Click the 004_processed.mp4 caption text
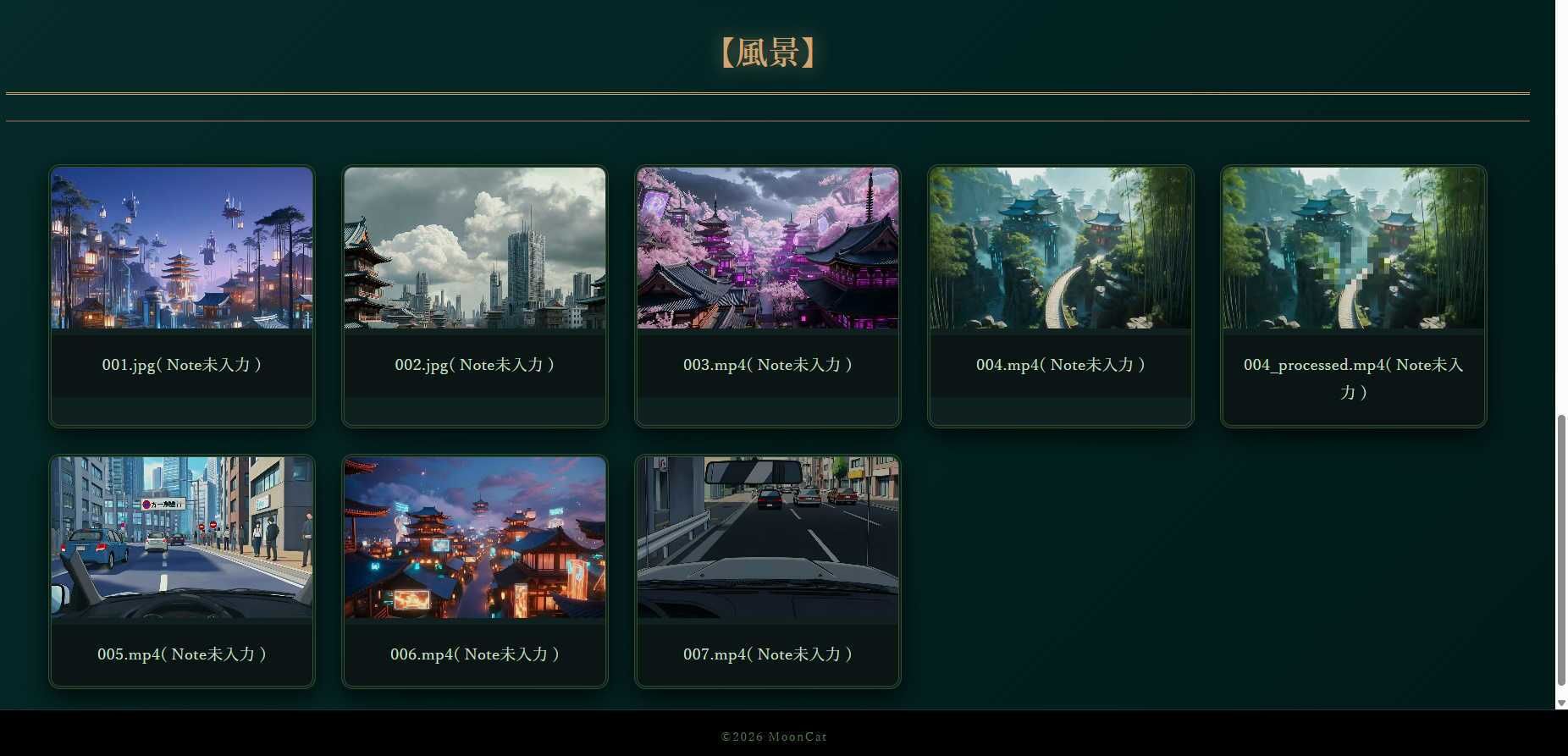Screen dimensions: 1568x756 pyautogui.click(x=1353, y=378)
